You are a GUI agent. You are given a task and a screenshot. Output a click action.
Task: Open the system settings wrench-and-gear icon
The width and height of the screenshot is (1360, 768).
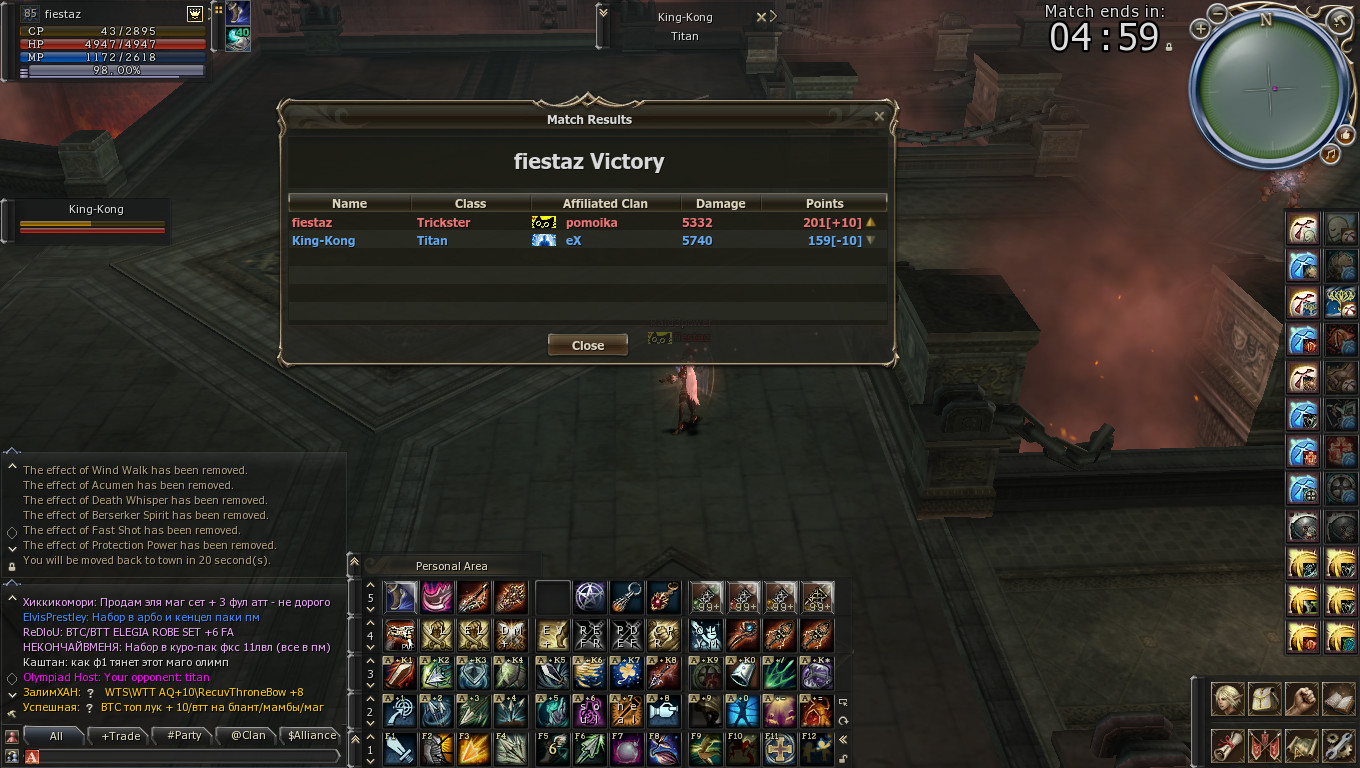tap(1337, 745)
